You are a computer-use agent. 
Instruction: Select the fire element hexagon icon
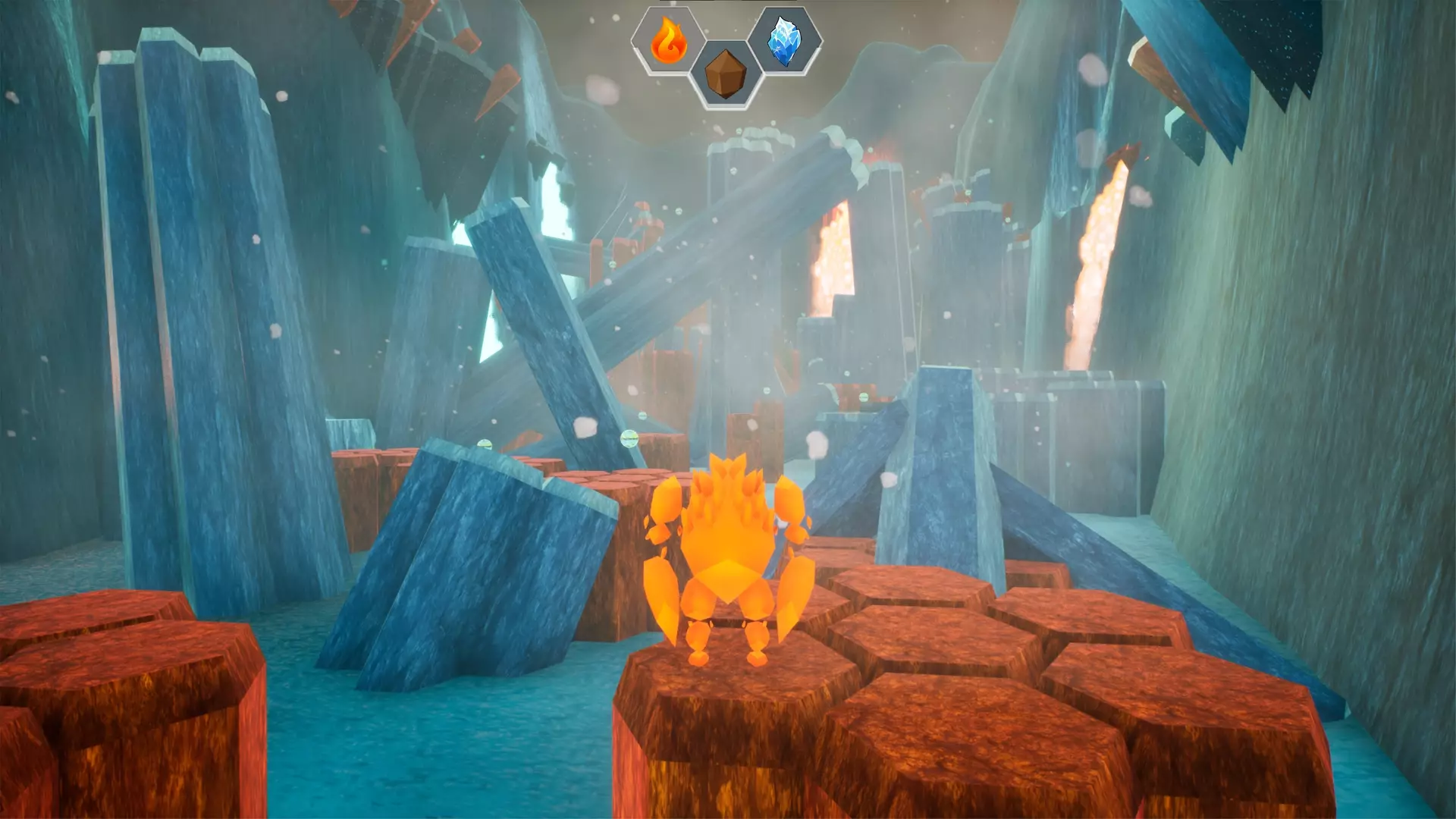click(669, 40)
